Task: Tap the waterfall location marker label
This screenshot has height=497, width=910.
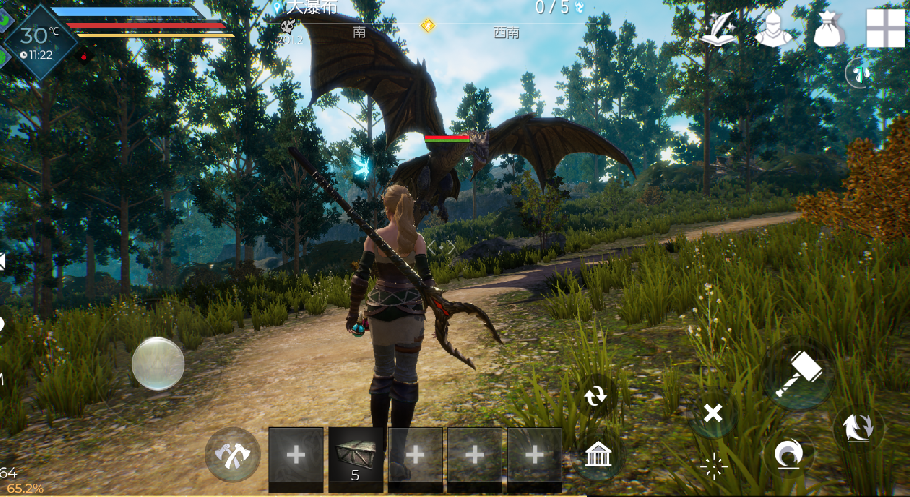Action: click(303, 7)
